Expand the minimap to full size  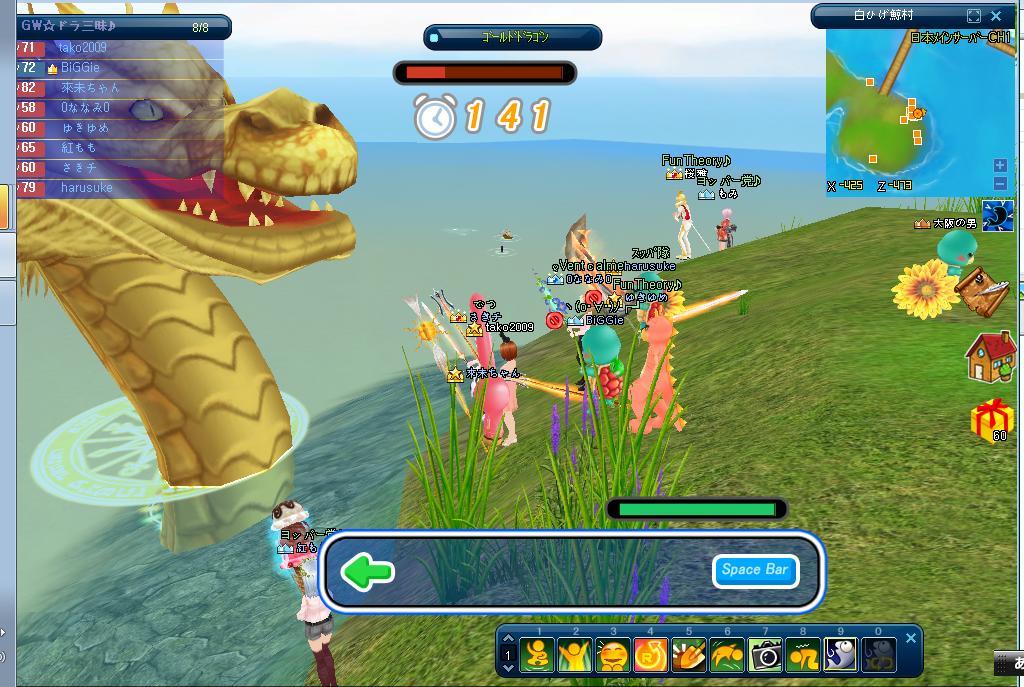(974, 16)
